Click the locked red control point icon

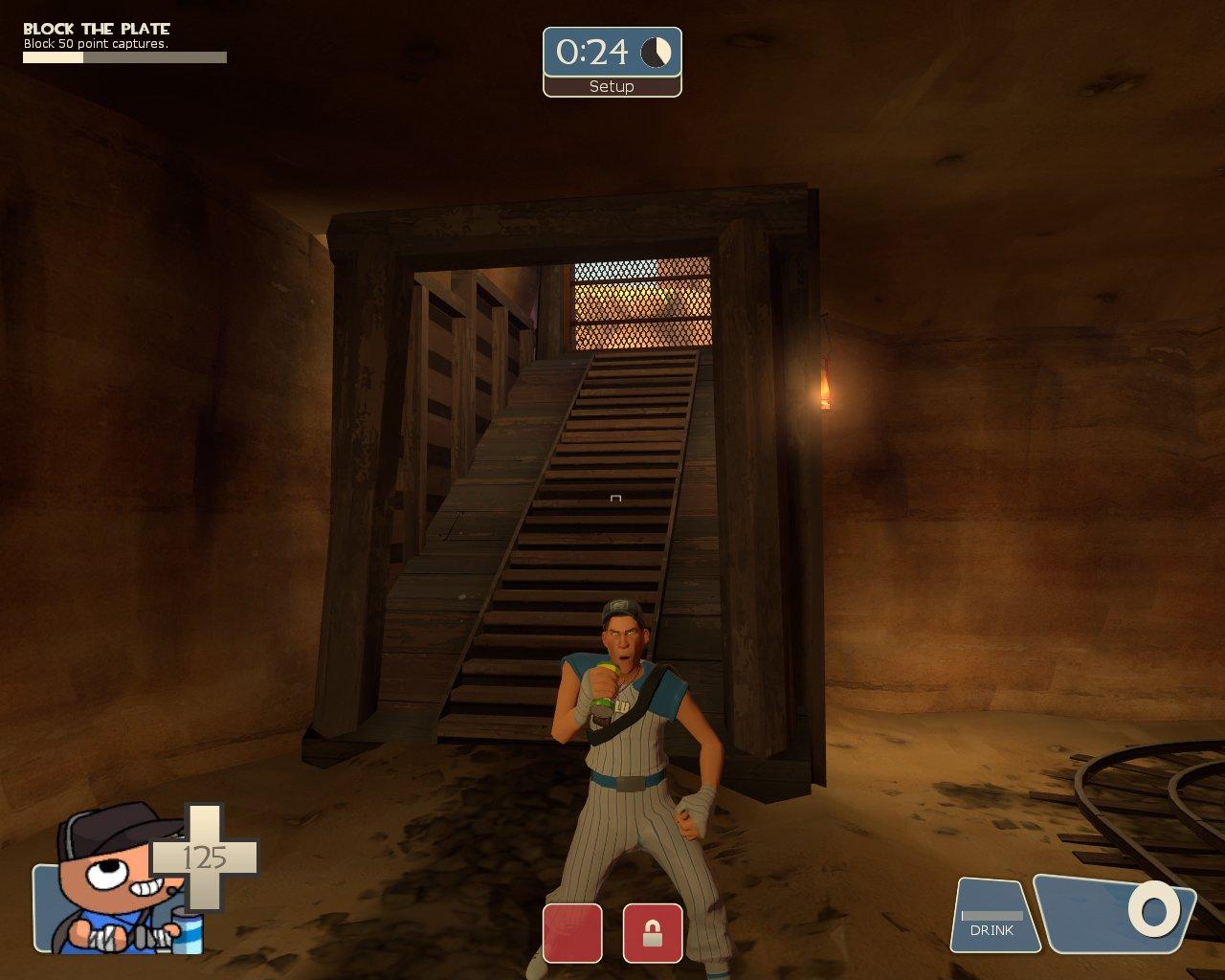pos(653,932)
